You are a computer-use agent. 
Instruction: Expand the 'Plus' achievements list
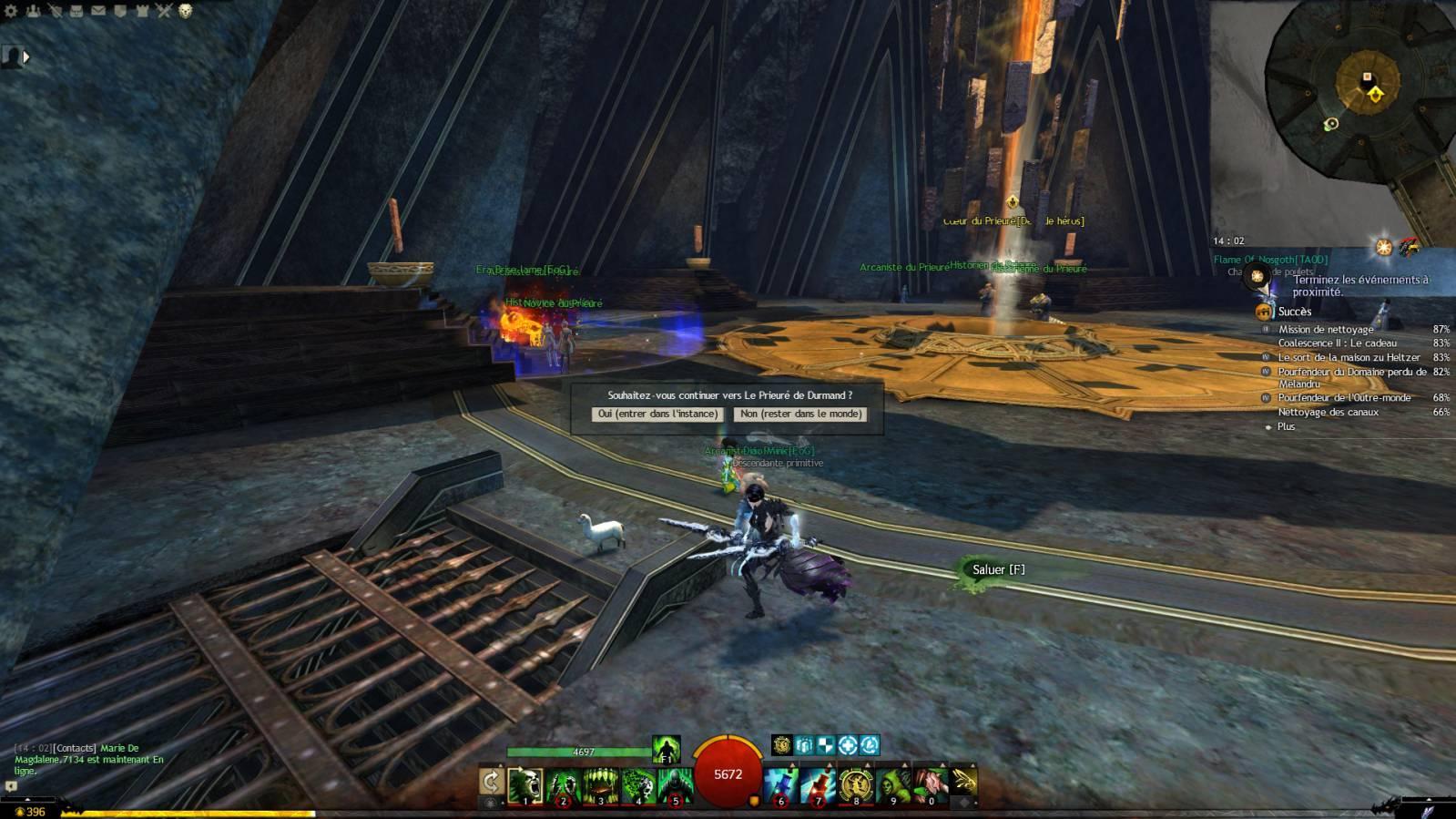coord(1286,426)
